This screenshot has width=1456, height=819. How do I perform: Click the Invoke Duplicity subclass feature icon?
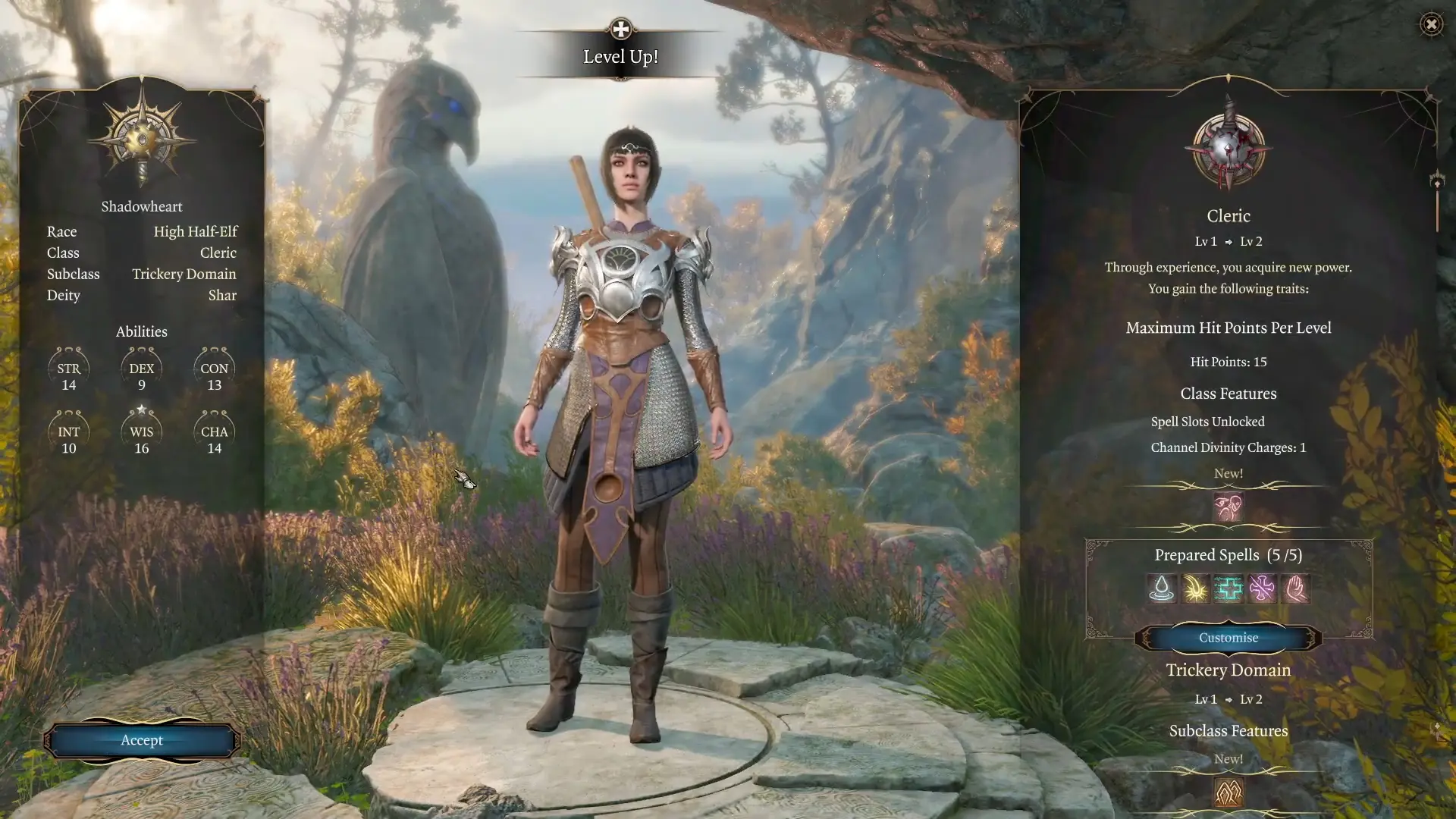click(x=1228, y=792)
